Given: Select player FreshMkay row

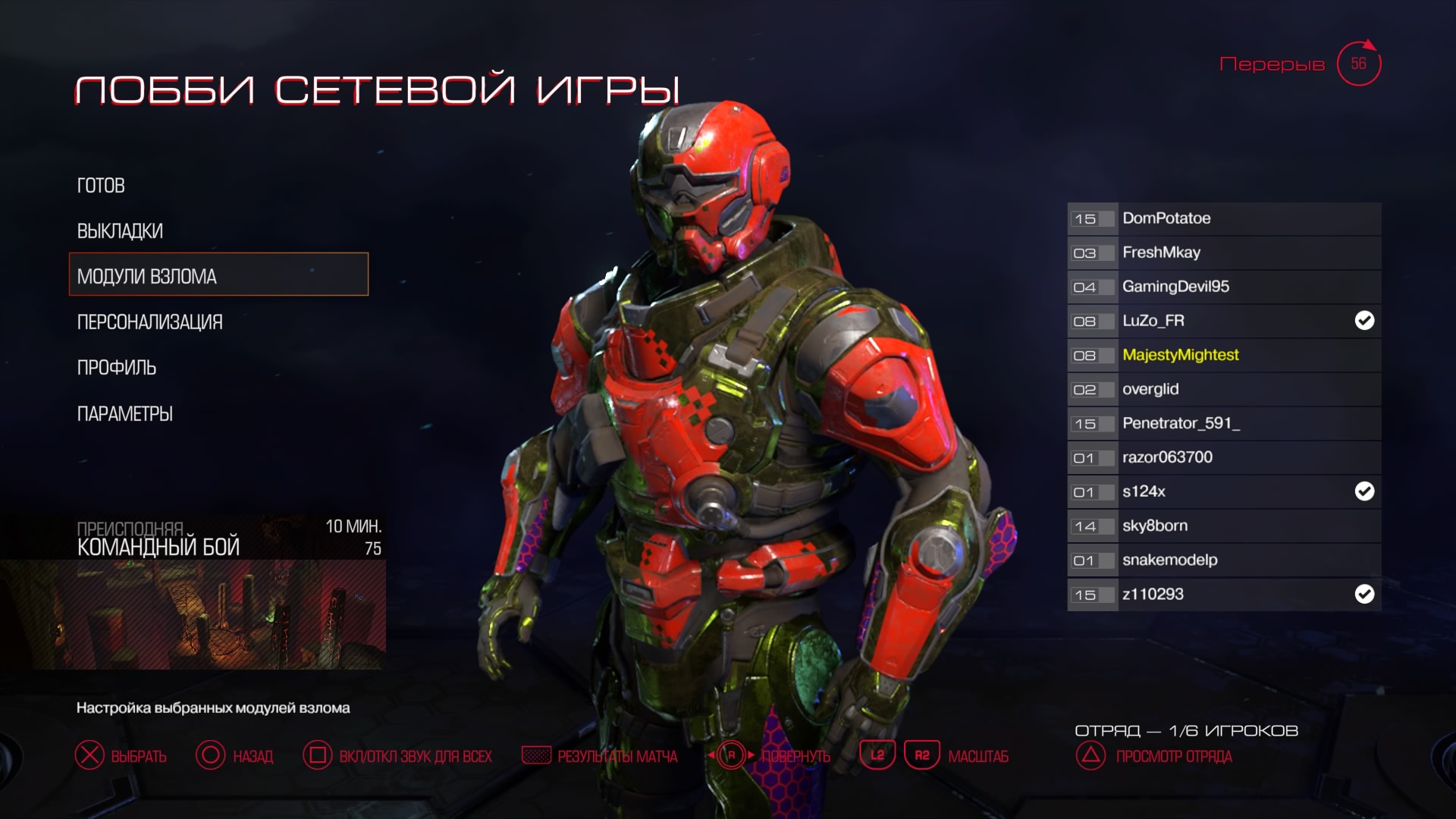Looking at the screenshot, I should click(x=1223, y=253).
